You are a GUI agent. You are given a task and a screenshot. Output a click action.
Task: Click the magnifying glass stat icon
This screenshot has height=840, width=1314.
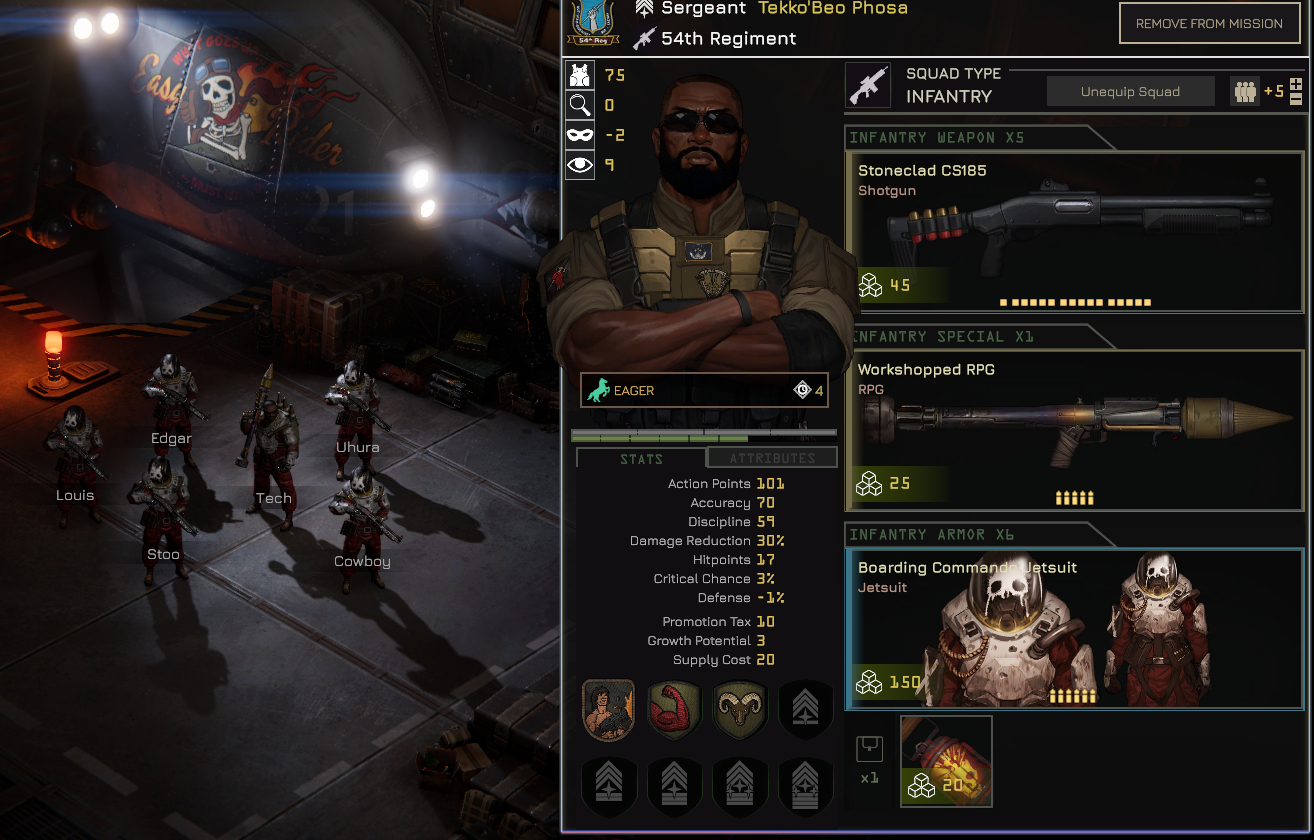(580, 105)
